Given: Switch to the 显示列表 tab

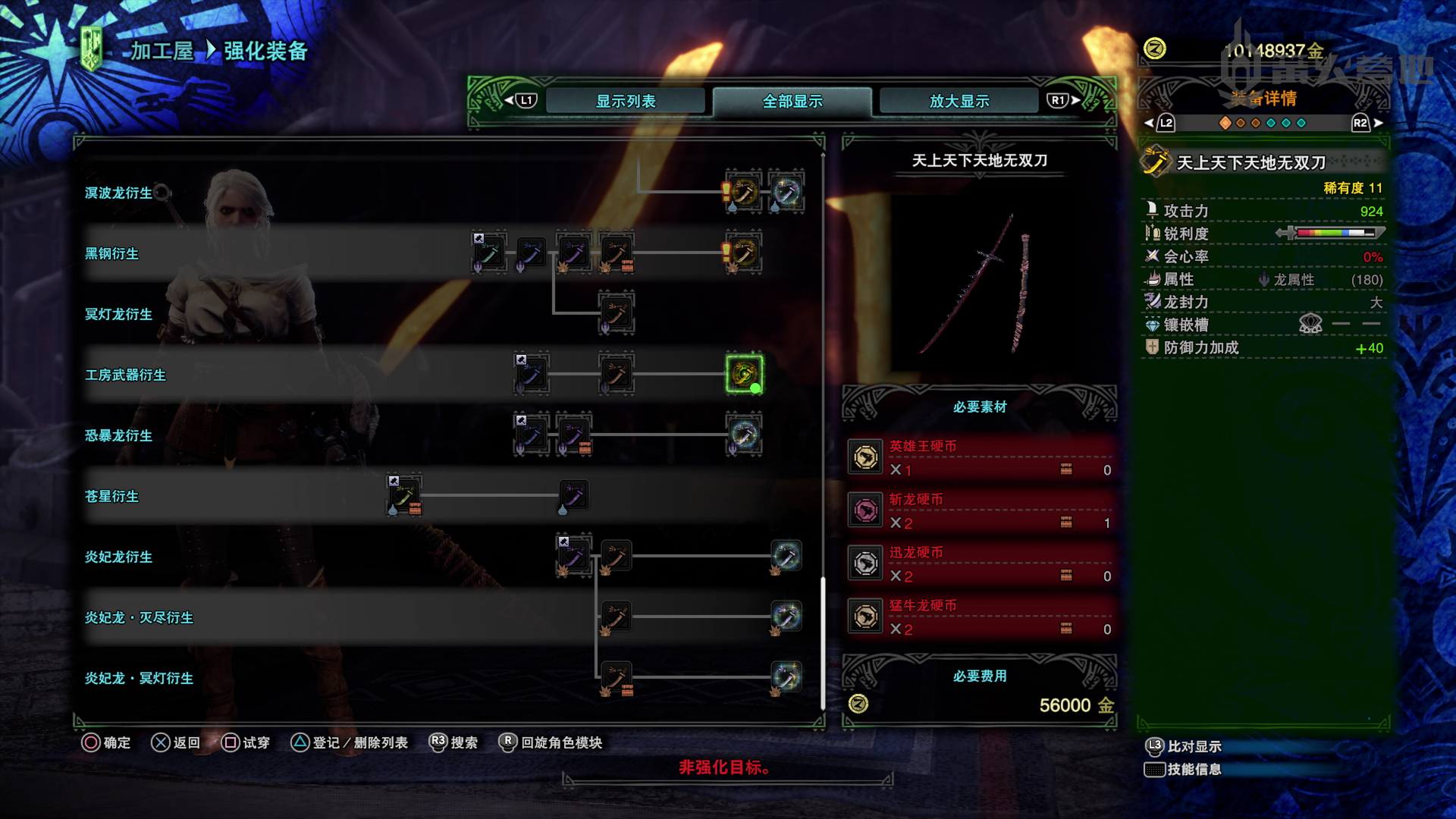Looking at the screenshot, I should click(625, 101).
